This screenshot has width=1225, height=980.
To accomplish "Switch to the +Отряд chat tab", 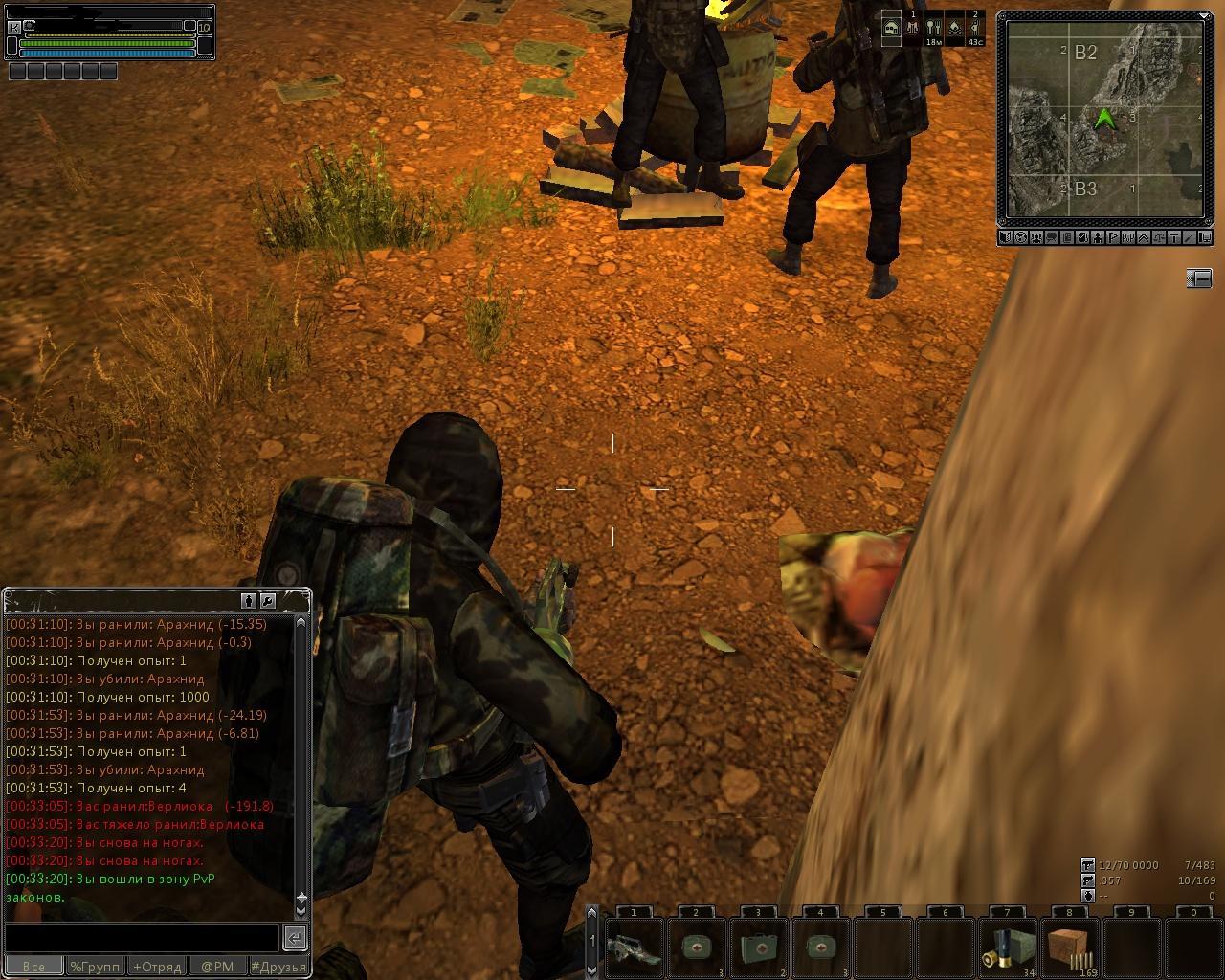I will pos(157,967).
